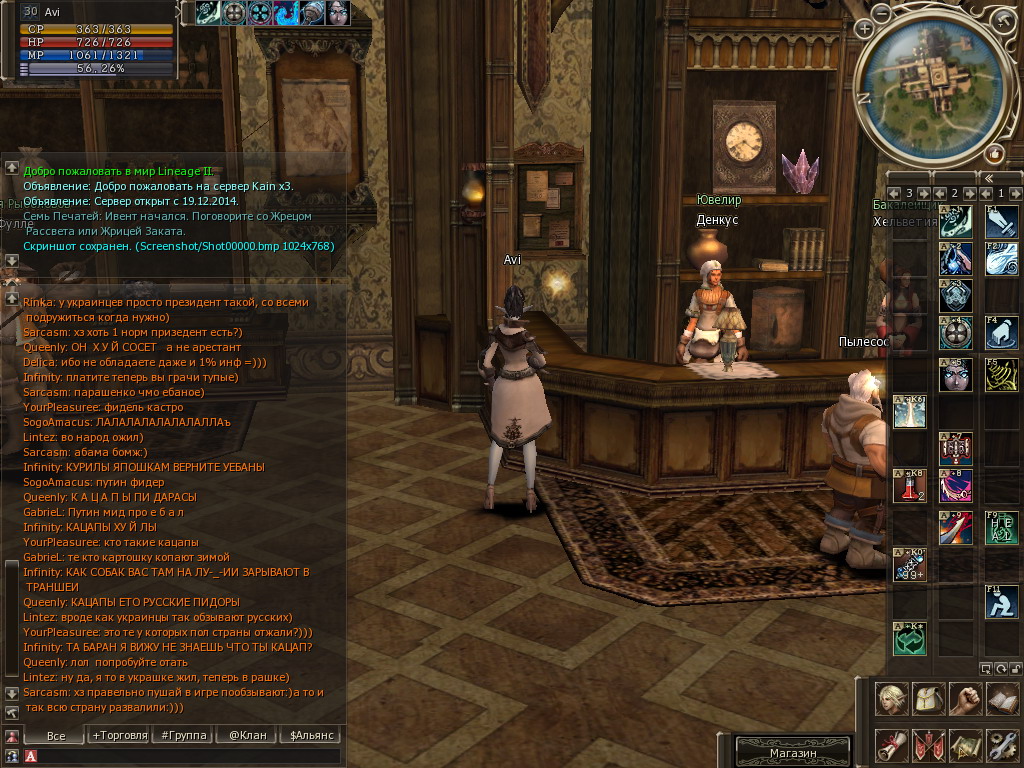Switch to the $Альянс chat tab

pos(311,735)
